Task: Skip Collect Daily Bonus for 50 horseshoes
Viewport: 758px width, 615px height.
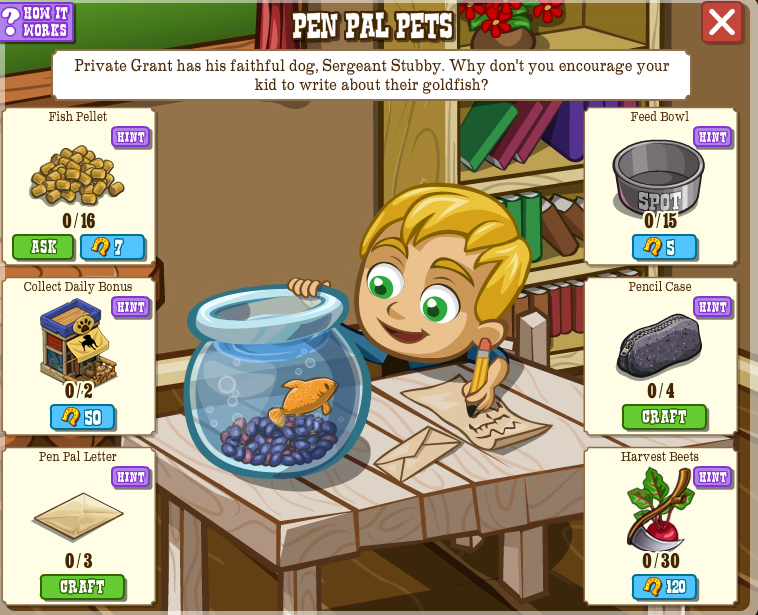Action: 82,417
